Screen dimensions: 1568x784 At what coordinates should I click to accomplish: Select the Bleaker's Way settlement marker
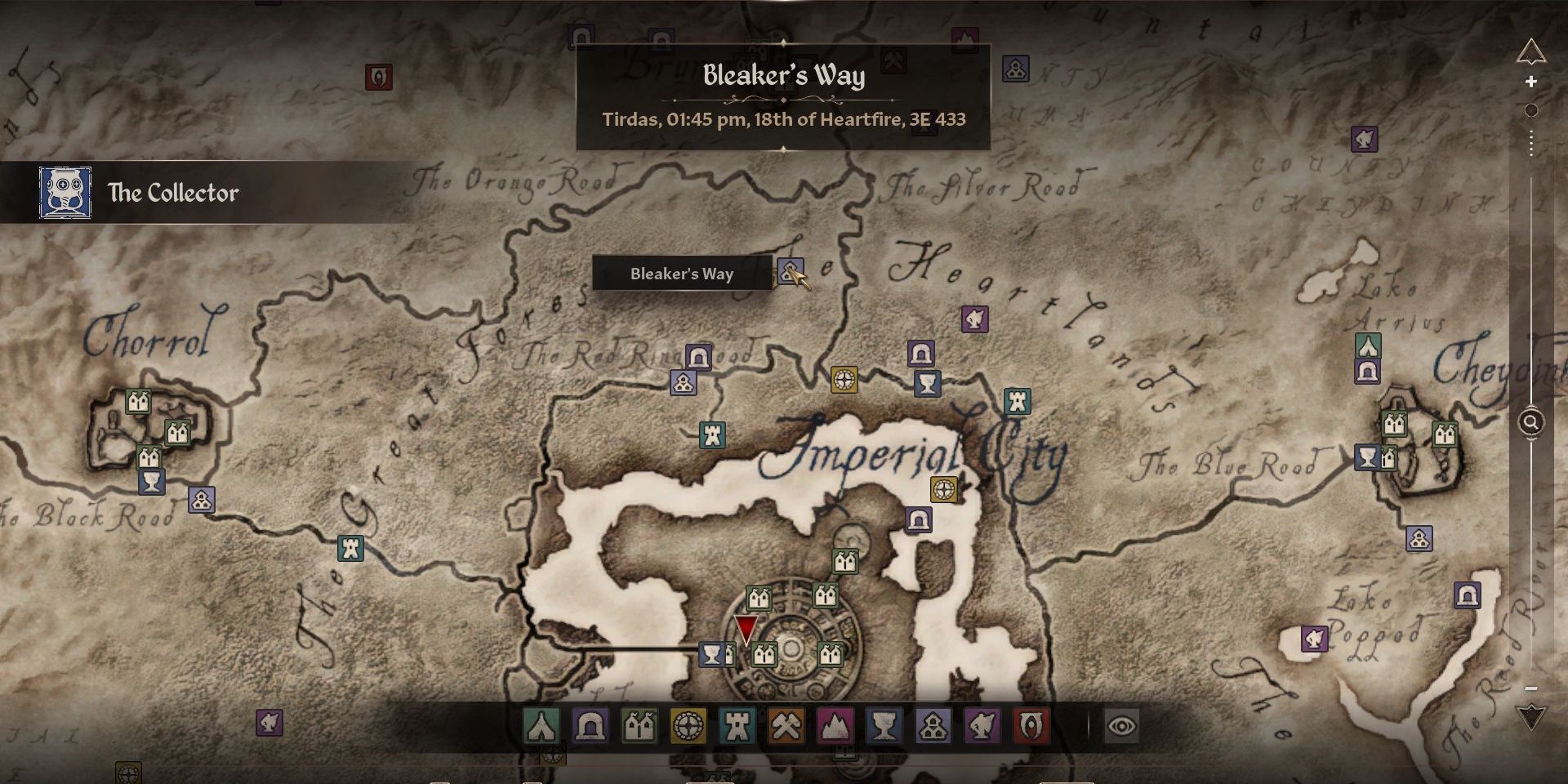790,270
